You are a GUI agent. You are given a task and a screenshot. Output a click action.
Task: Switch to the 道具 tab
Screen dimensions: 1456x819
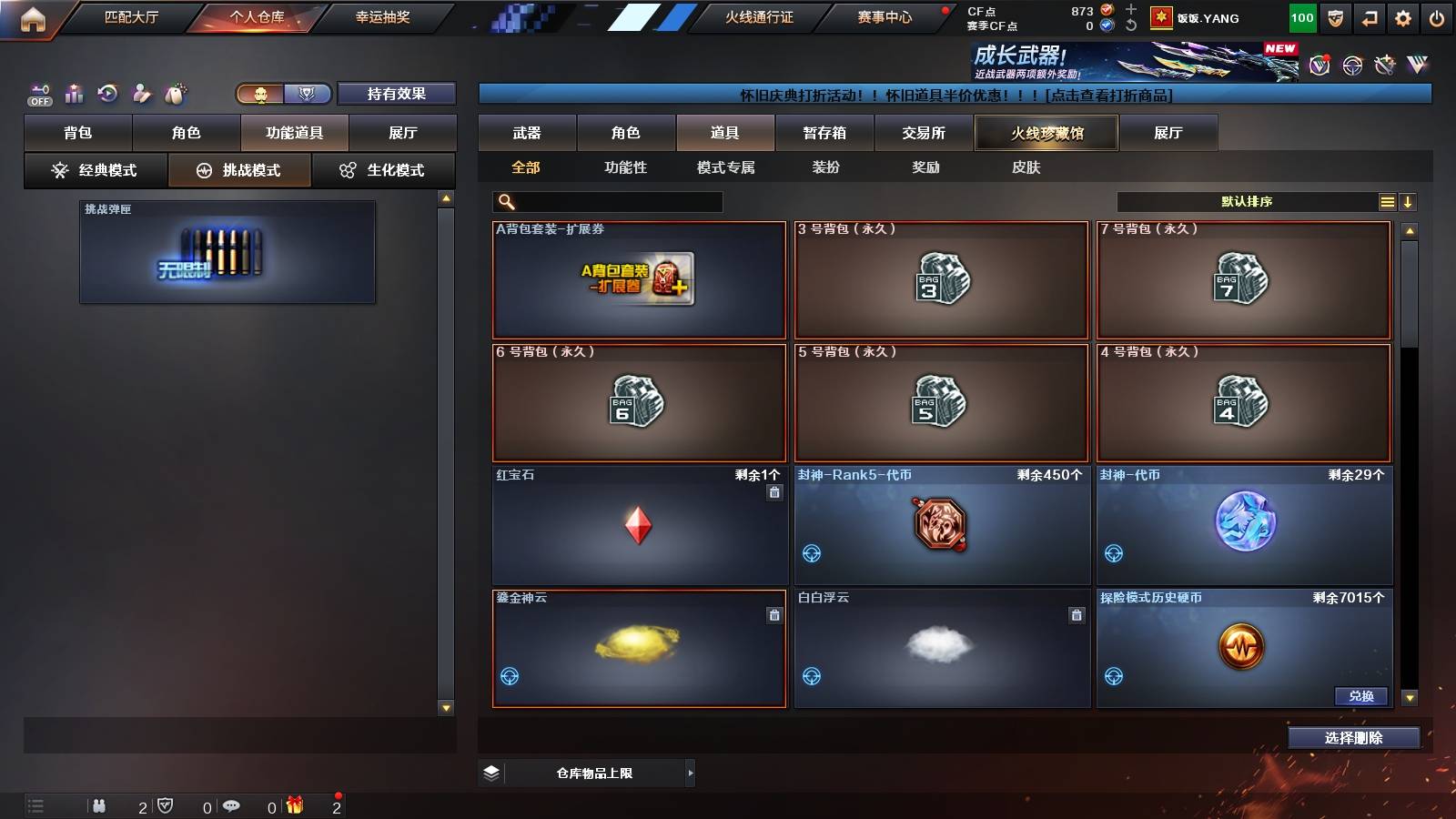coord(725,132)
